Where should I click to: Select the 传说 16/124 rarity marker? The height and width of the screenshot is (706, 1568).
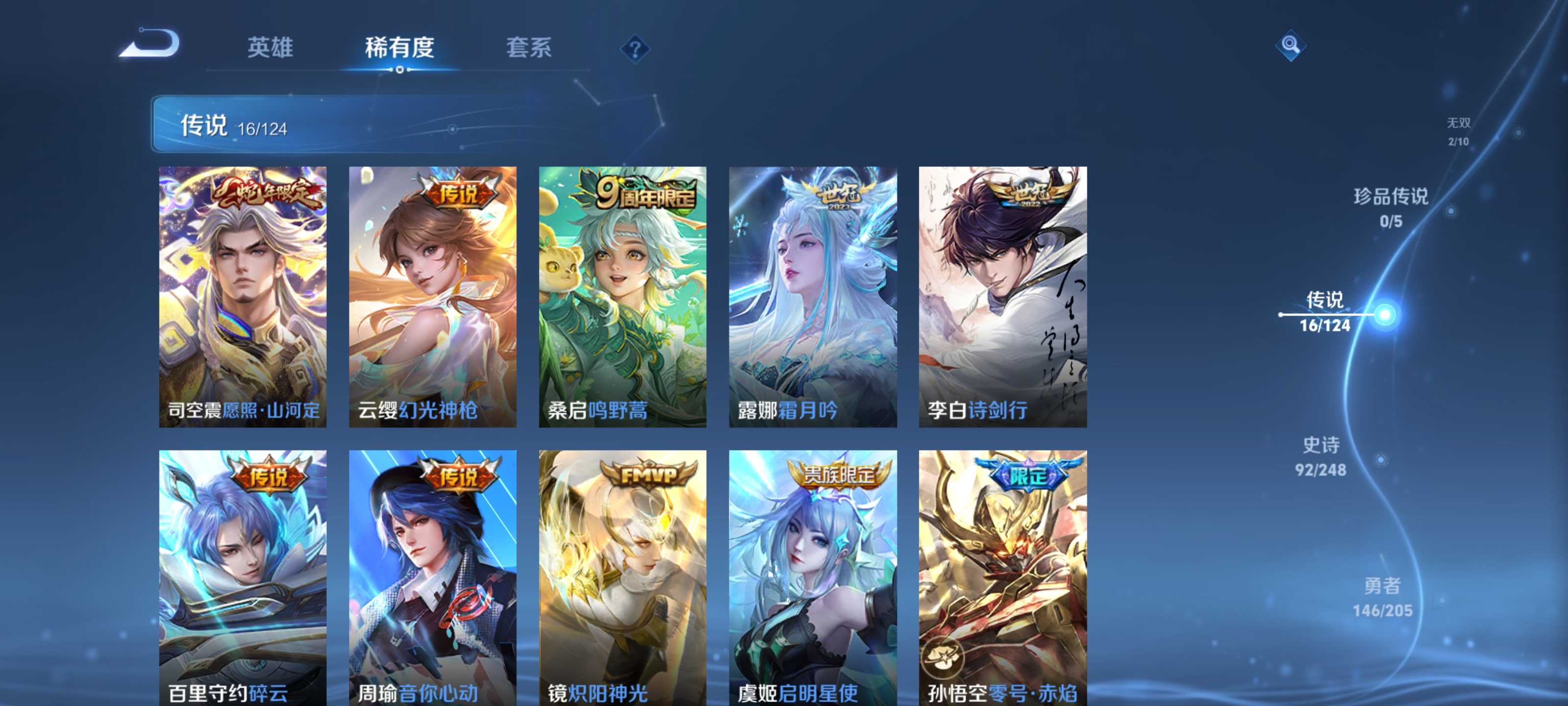(x=1324, y=312)
